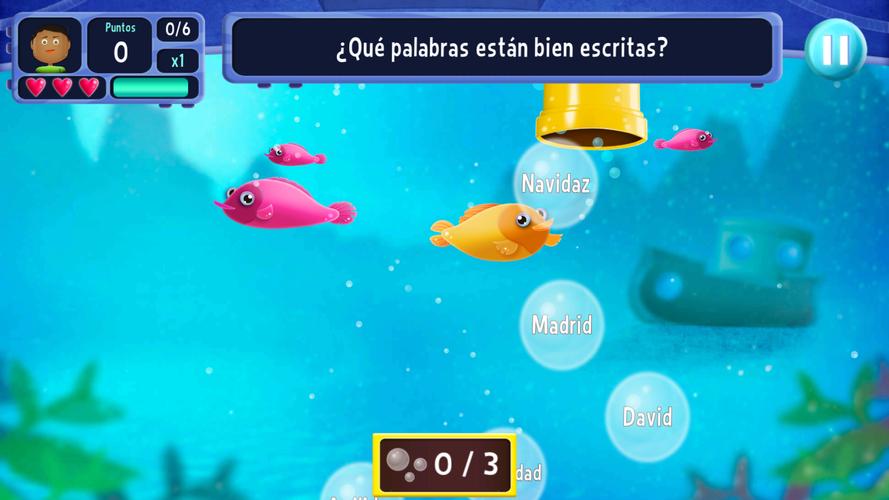The image size is (889, 500).
Task: Select the Madrid word bubble
Action: pyautogui.click(x=562, y=325)
